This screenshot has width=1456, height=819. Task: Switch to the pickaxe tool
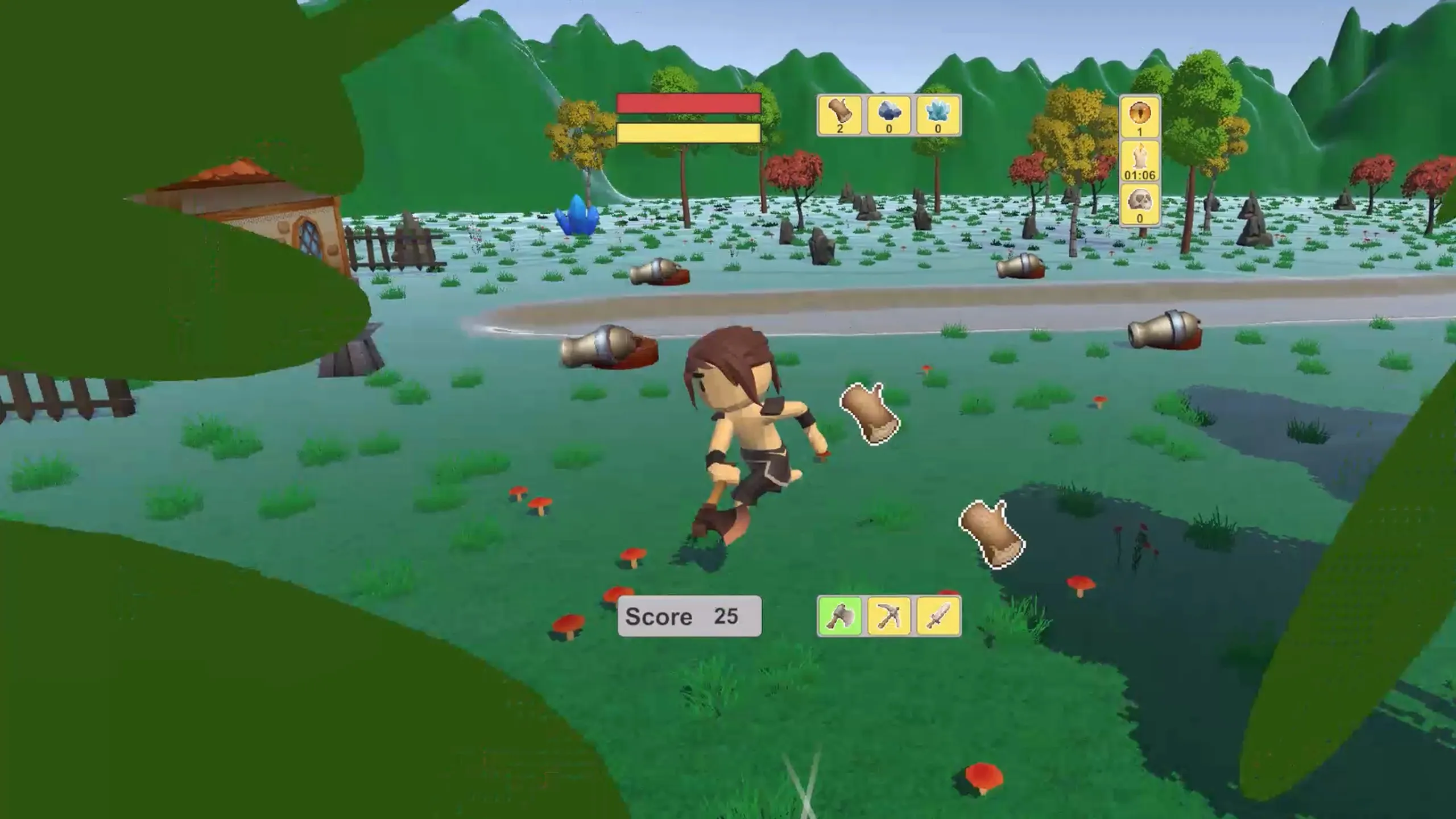click(x=889, y=616)
